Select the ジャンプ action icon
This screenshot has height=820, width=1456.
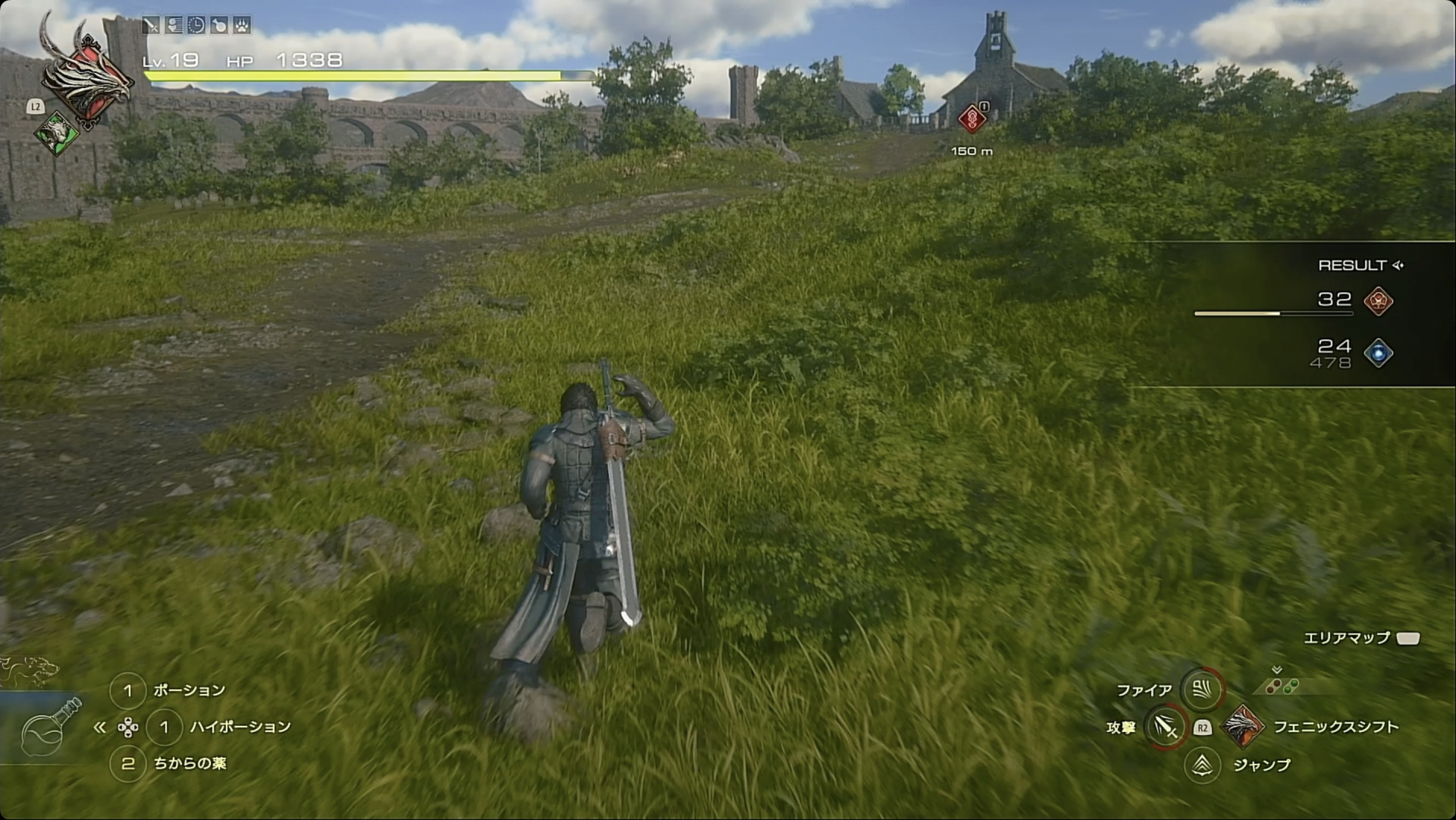point(1203,765)
